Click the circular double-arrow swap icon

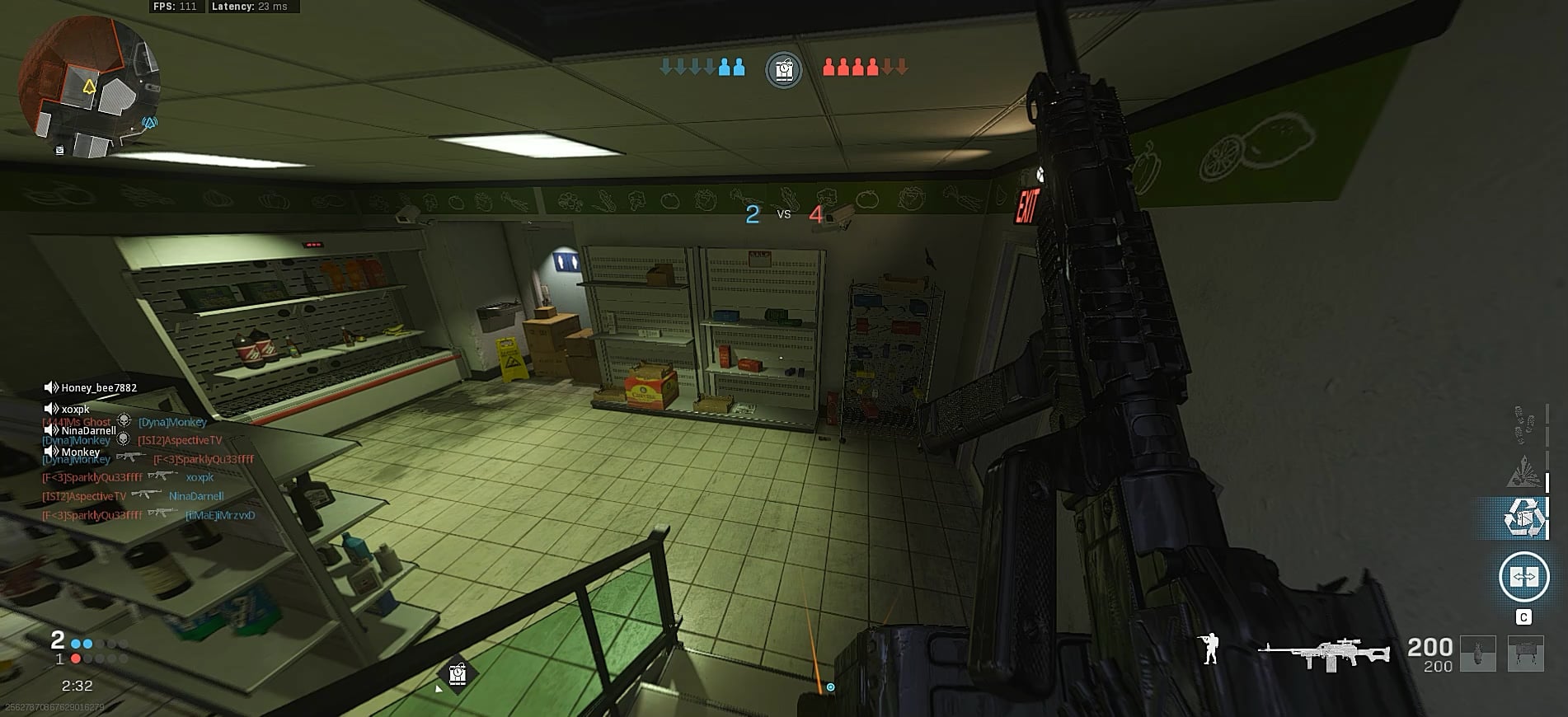[1523, 576]
